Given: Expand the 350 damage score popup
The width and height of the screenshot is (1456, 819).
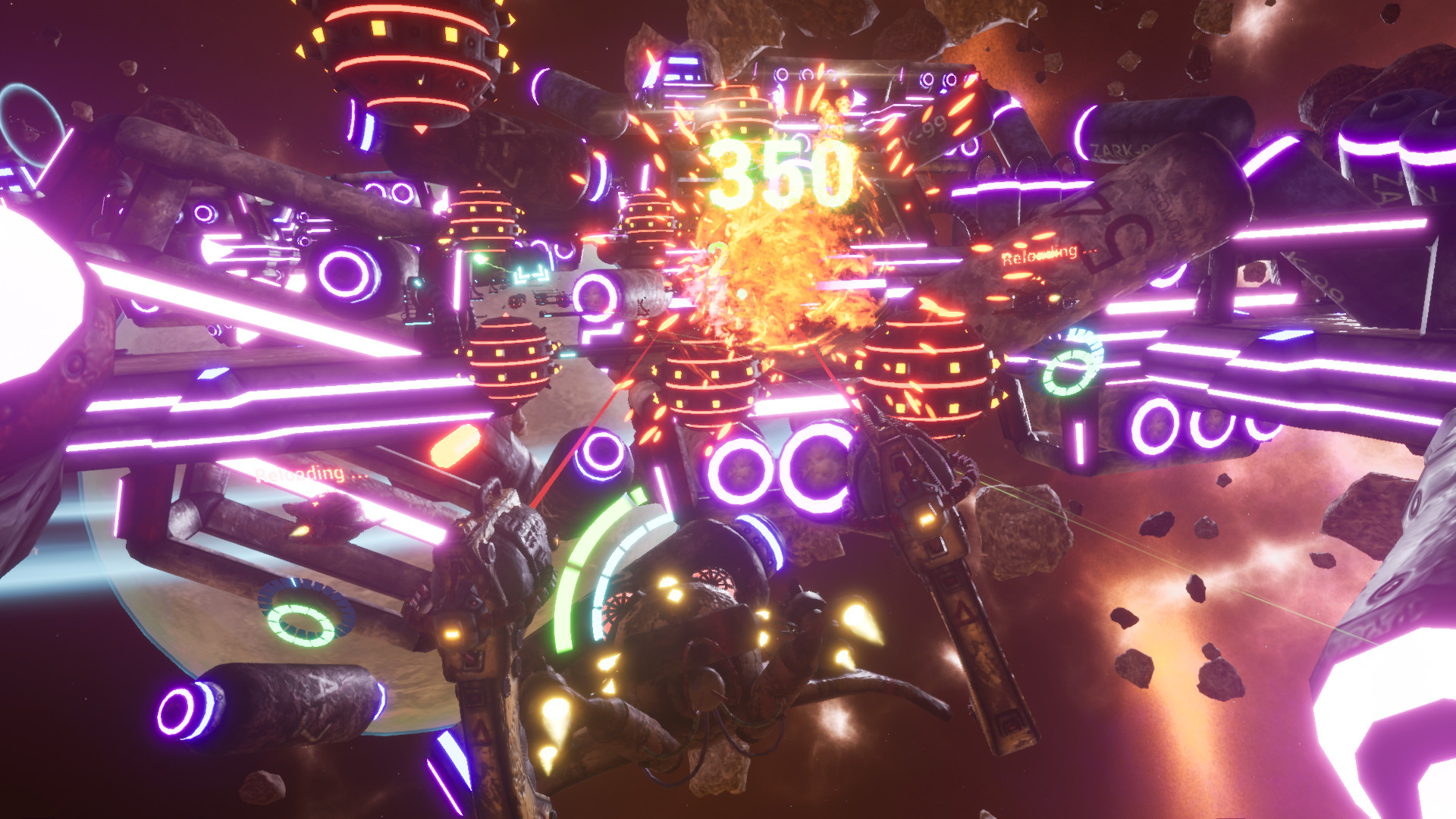Looking at the screenshot, I should (781, 171).
